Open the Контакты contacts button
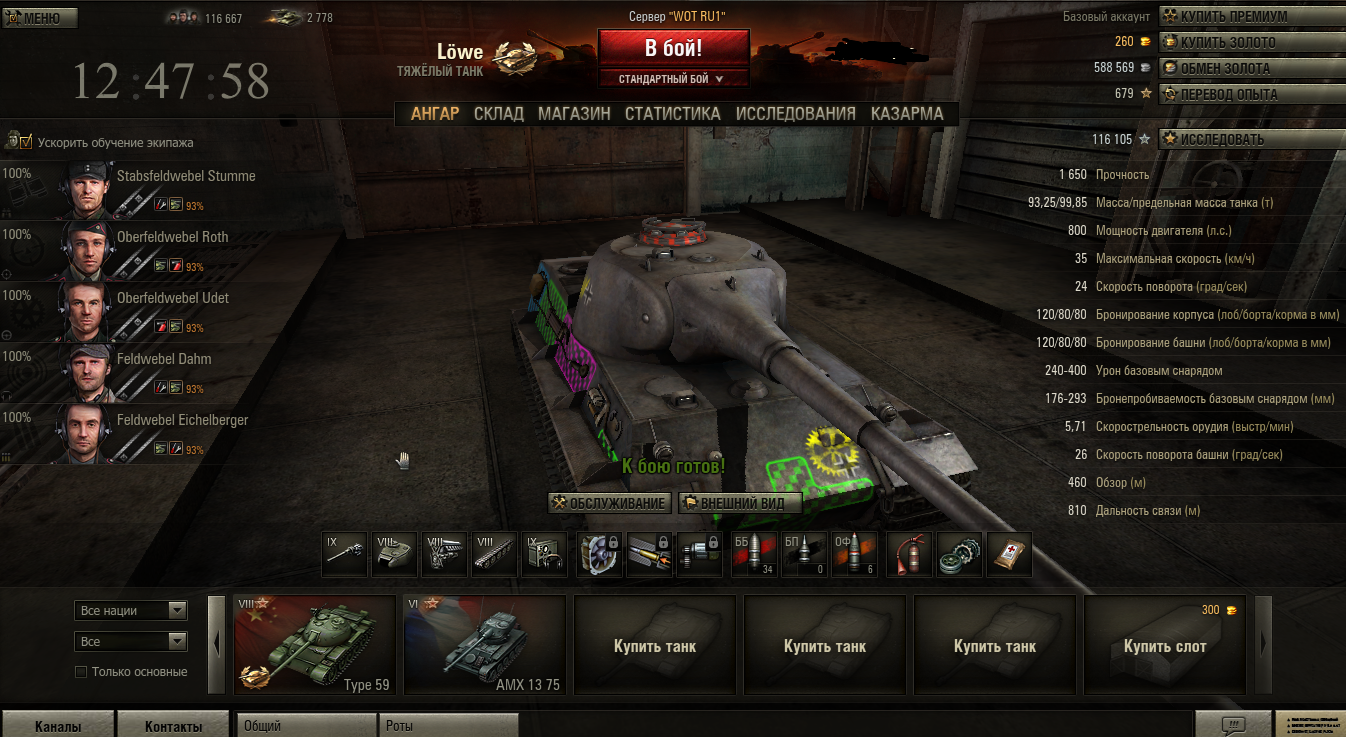Image resolution: width=1346 pixels, height=737 pixels. [x=173, y=726]
